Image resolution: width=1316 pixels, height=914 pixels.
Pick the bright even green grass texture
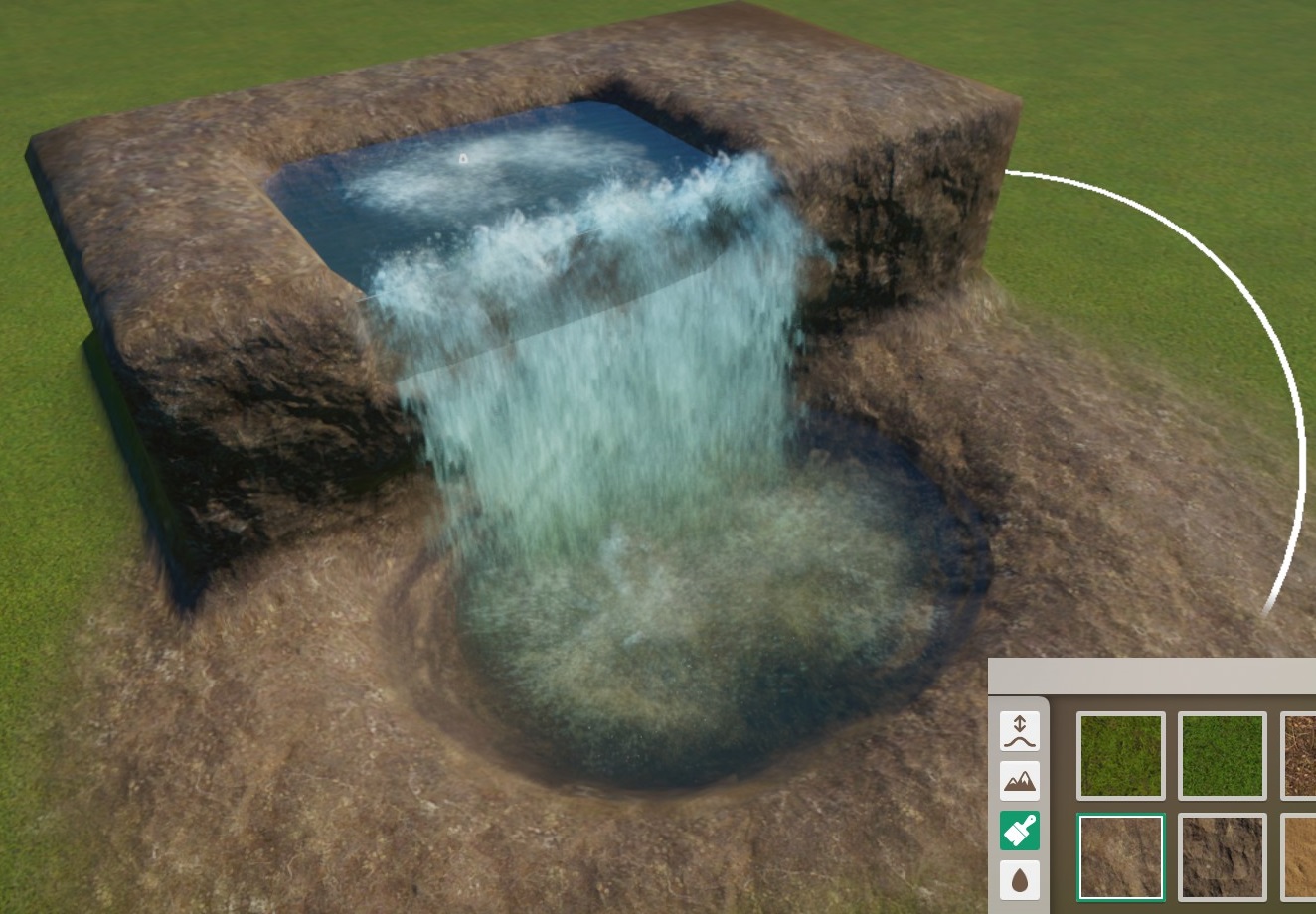(x=1222, y=755)
